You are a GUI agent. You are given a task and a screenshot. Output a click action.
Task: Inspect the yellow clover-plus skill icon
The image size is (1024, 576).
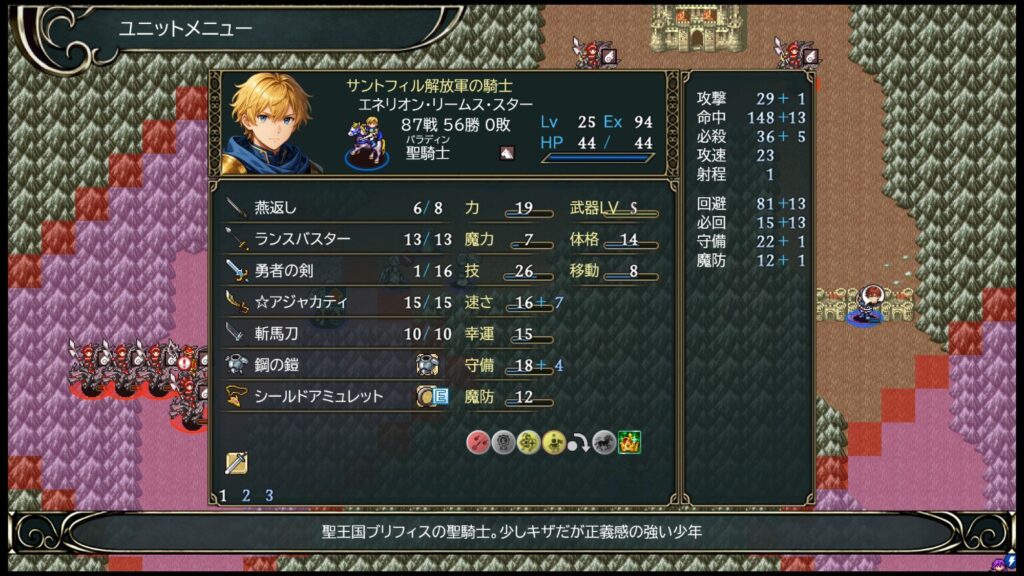click(x=528, y=442)
